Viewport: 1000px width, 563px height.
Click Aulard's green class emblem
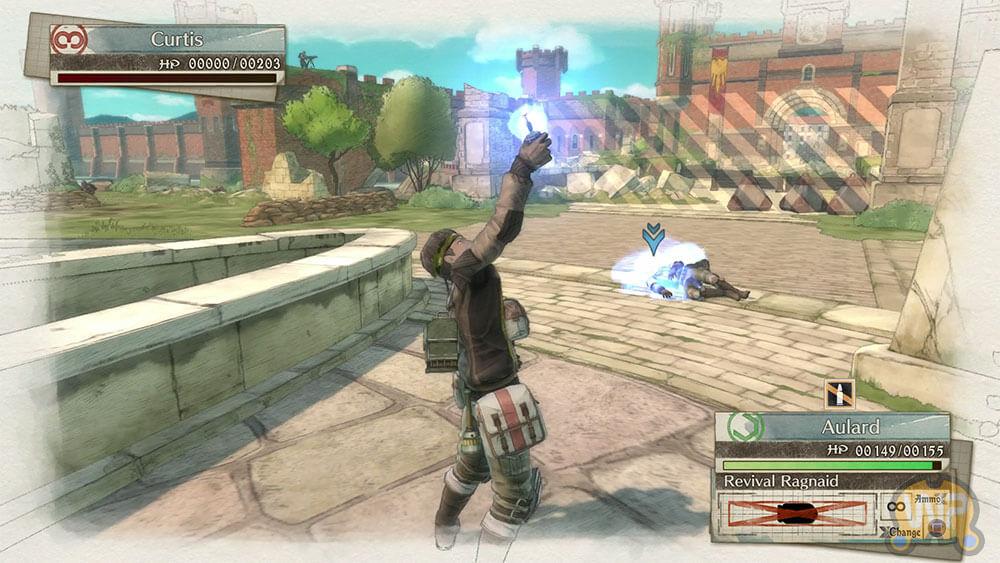click(746, 427)
